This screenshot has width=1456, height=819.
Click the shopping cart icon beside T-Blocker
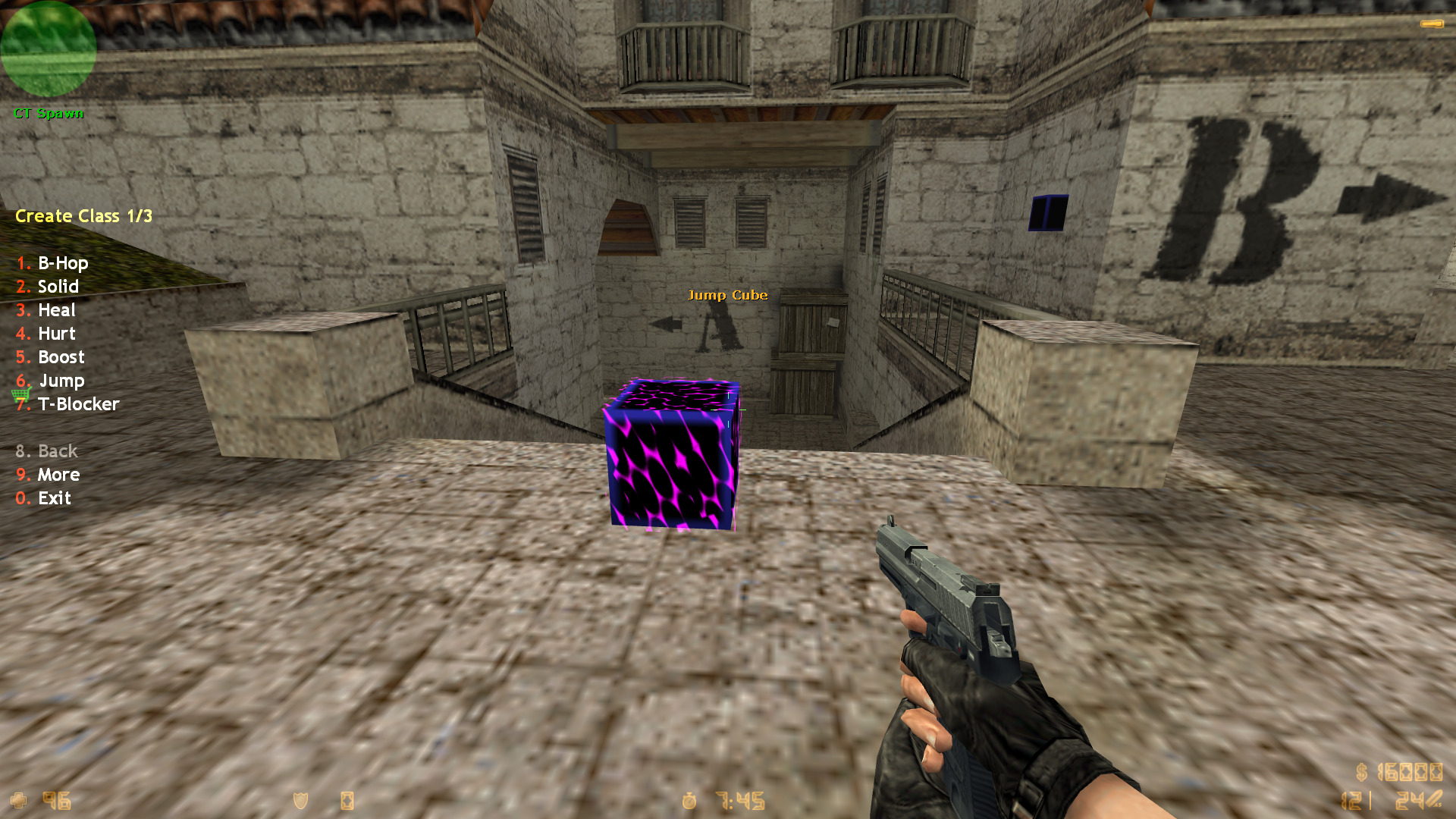(x=21, y=395)
